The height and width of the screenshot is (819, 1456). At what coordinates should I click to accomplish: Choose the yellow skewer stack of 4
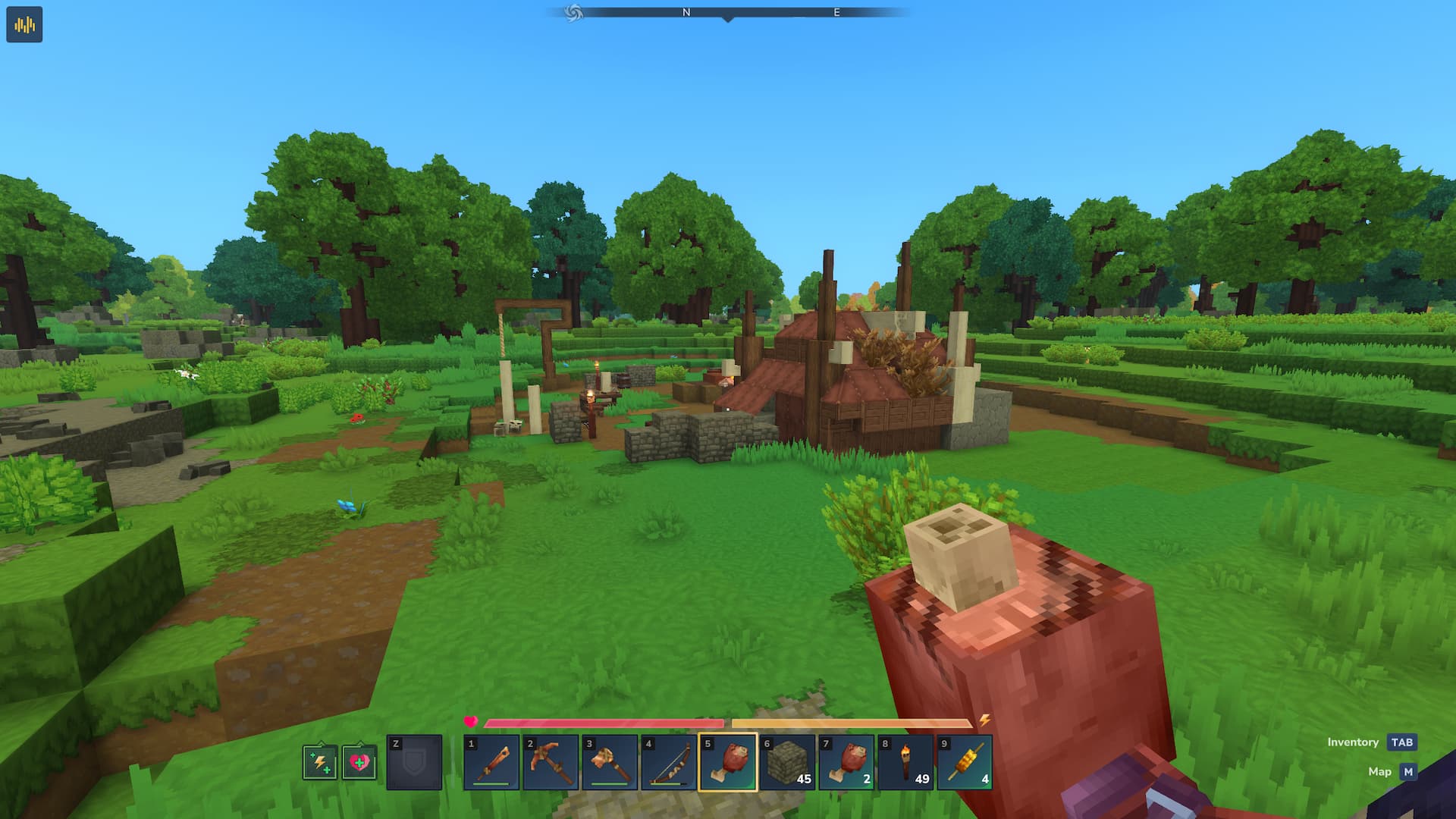[x=965, y=762]
